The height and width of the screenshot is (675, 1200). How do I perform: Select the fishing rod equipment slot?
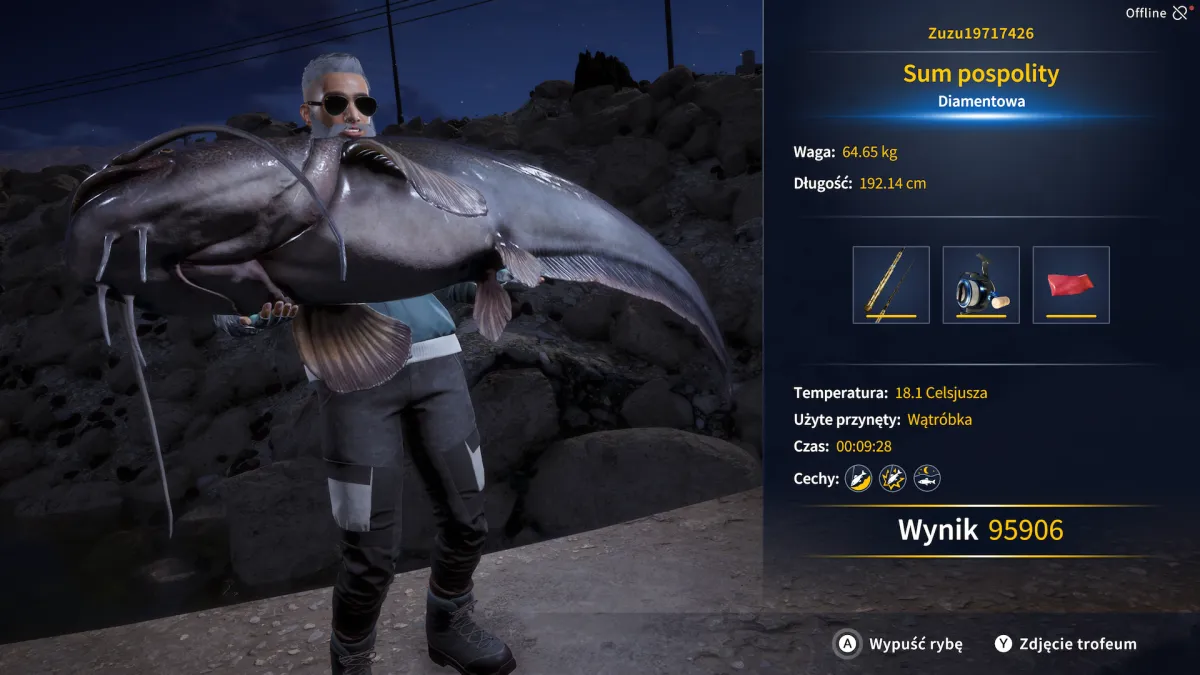click(x=891, y=285)
